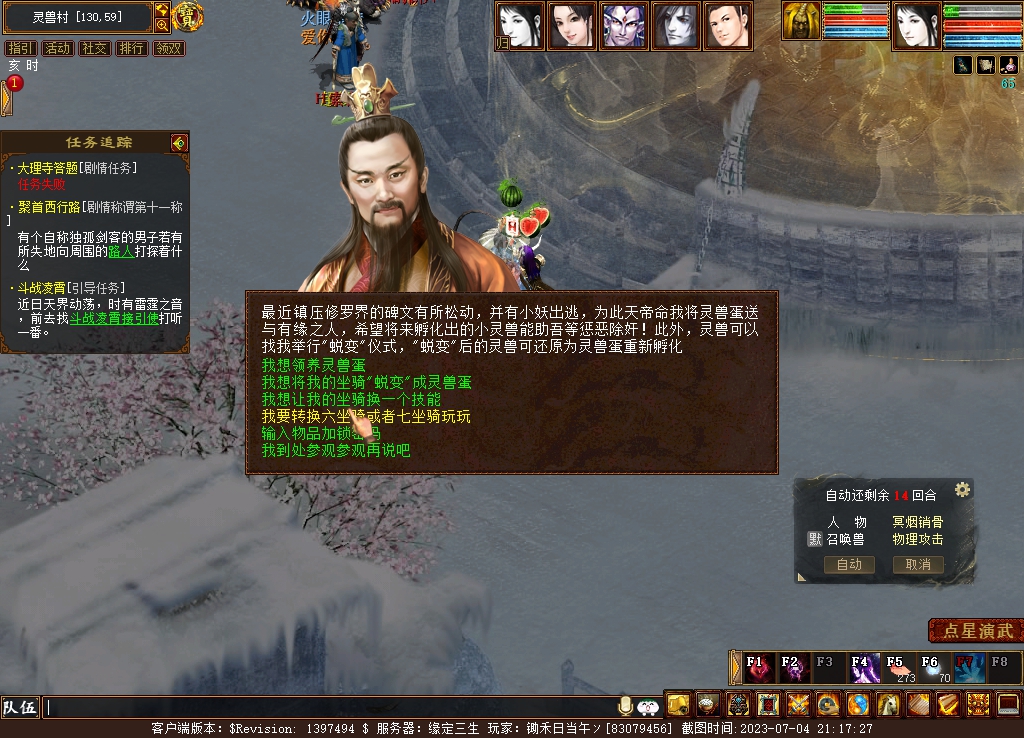The image size is (1024, 738).
Task: Open the flaming 宝 treasure icon
Action: [188, 16]
